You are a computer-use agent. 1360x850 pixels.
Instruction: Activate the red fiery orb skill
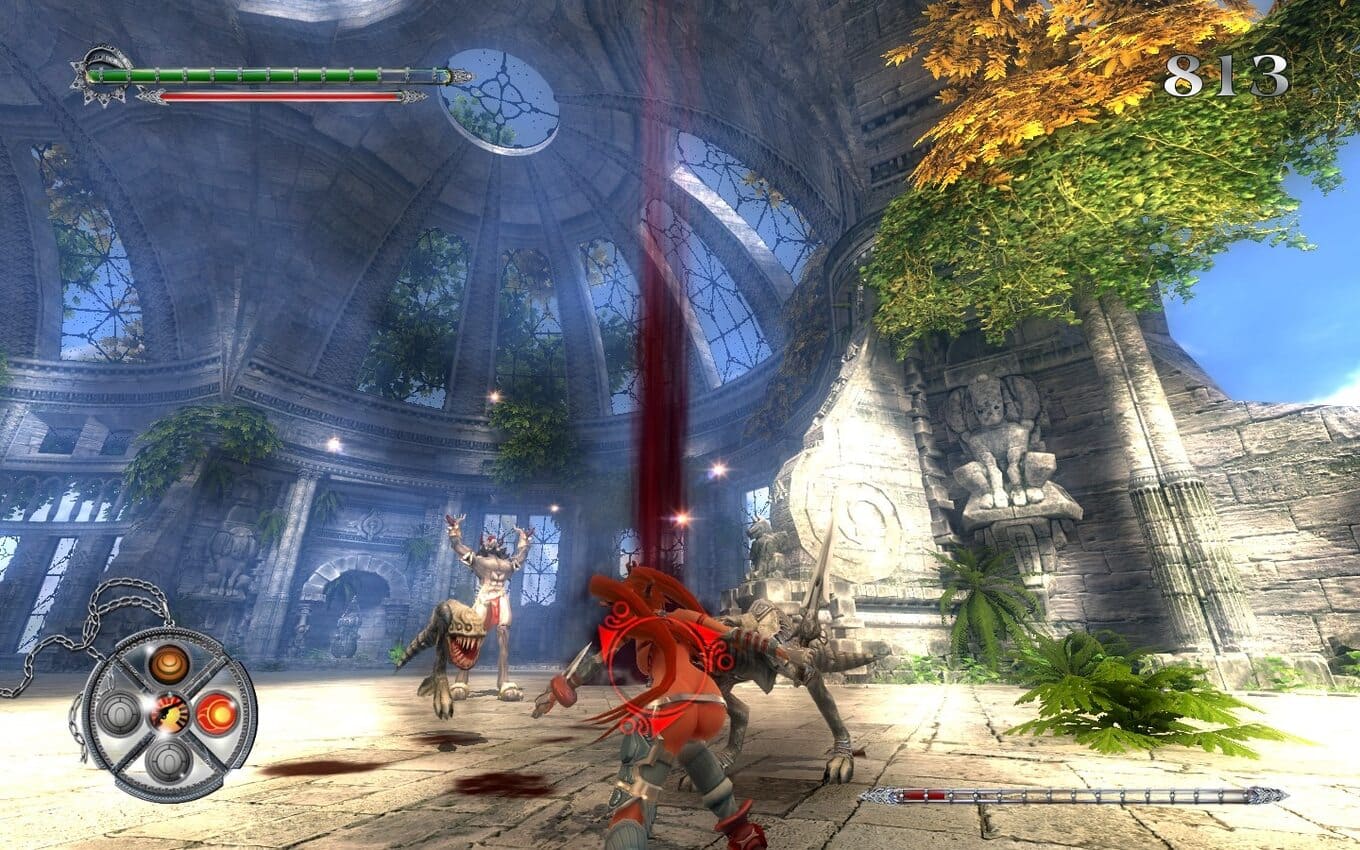216,712
